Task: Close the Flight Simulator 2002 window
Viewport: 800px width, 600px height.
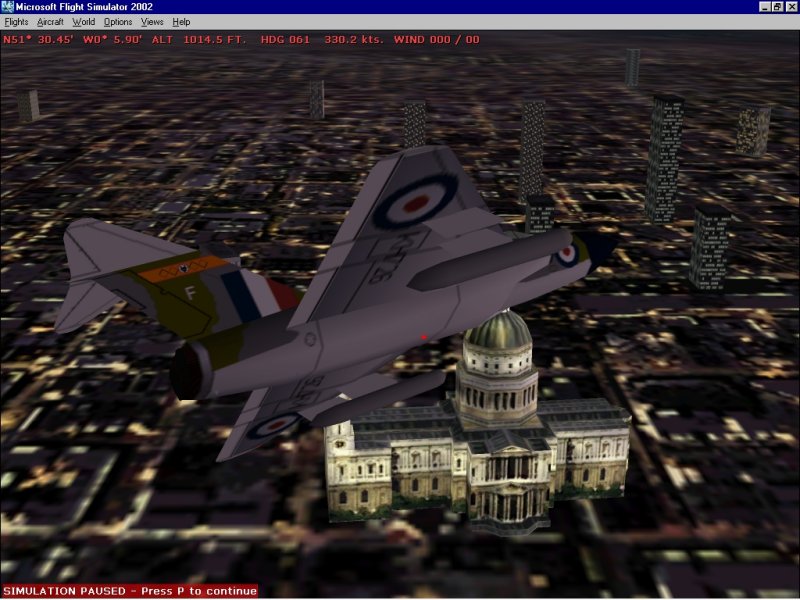Action: pyautogui.click(x=791, y=7)
